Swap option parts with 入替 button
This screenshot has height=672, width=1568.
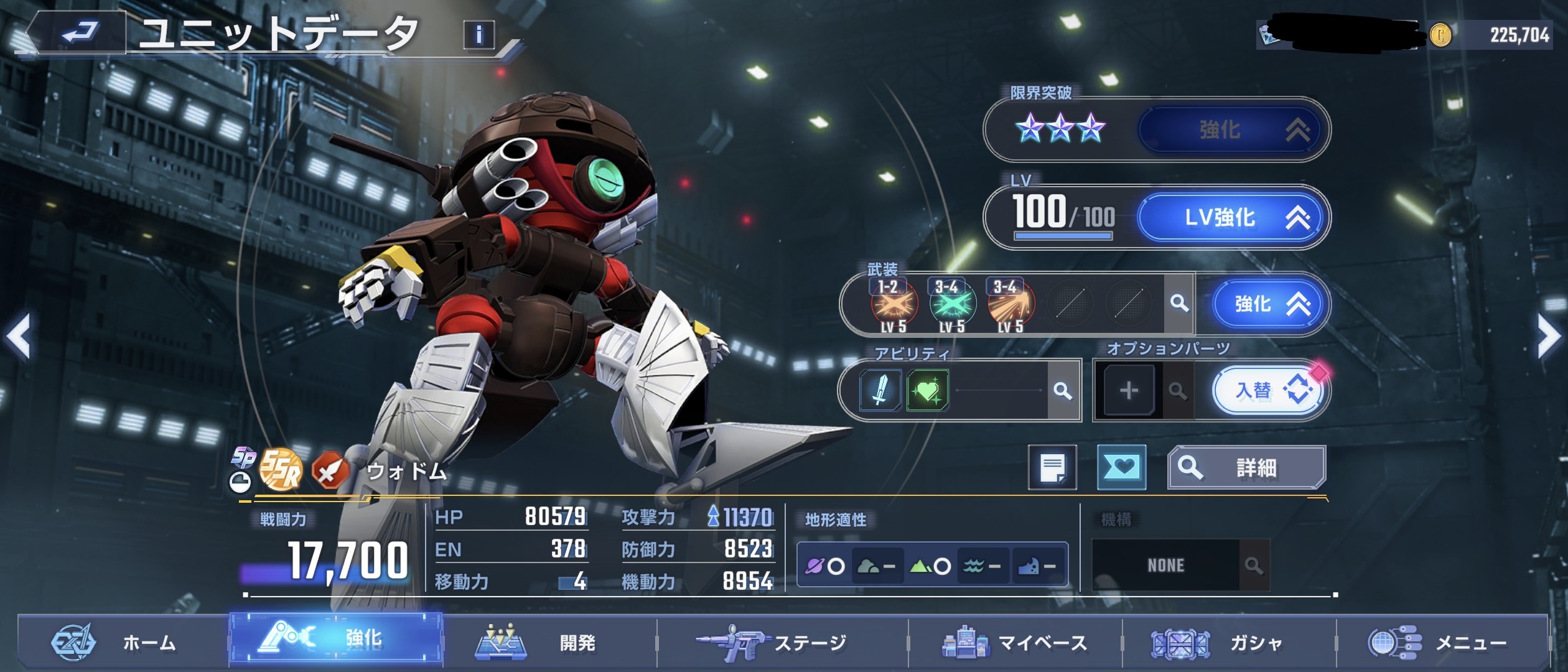tap(1269, 391)
